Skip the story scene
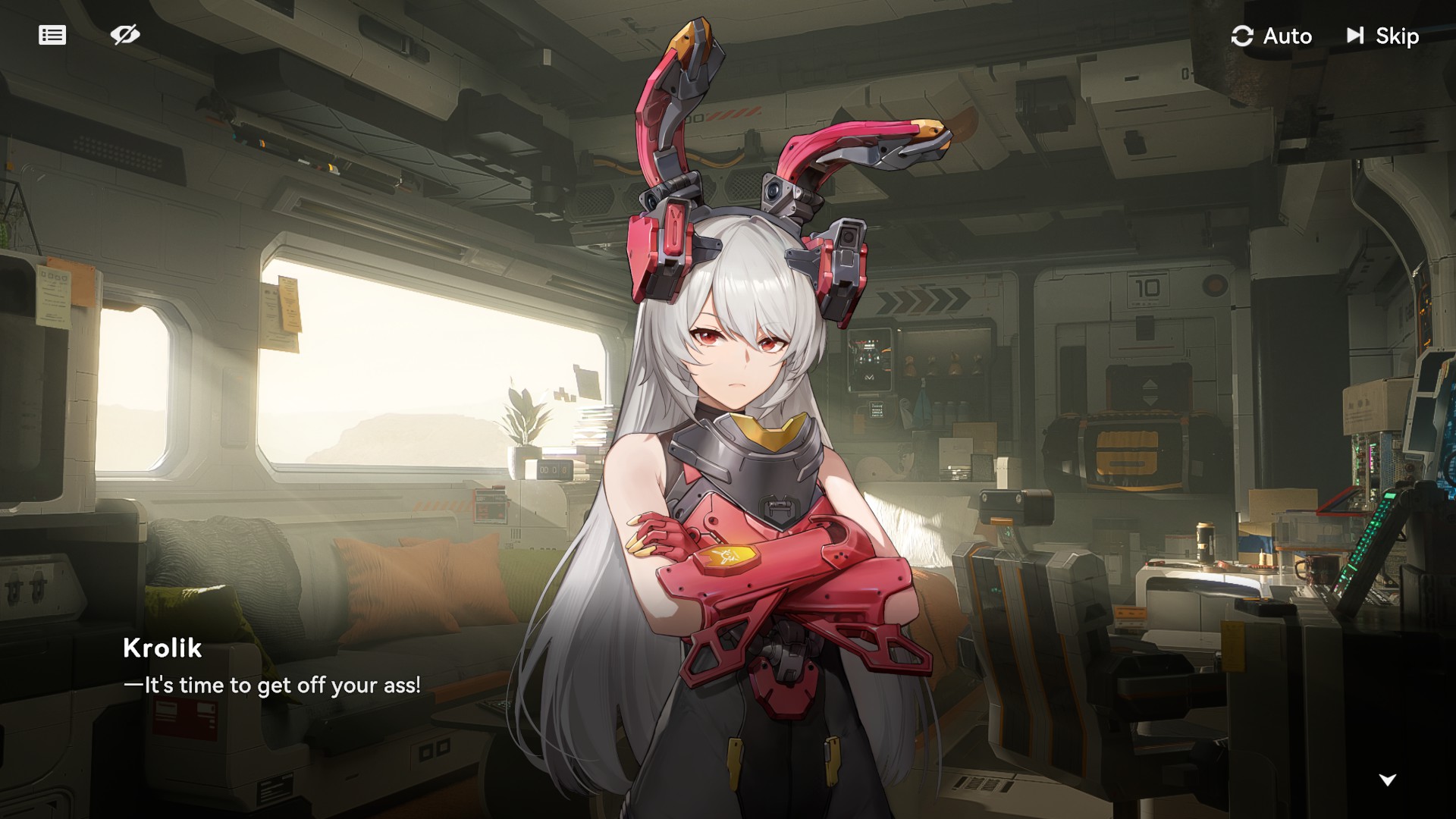The width and height of the screenshot is (1456, 819). [x=1382, y=36]
